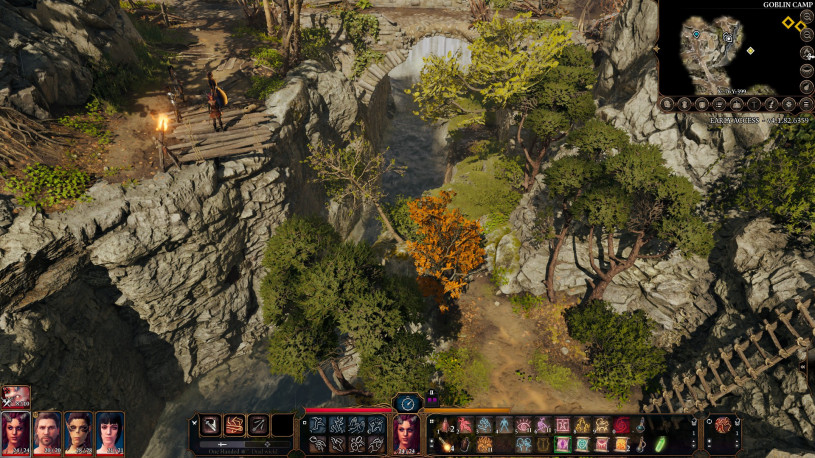Activate the orange orb ability at hotbar end

coord(722,424)
